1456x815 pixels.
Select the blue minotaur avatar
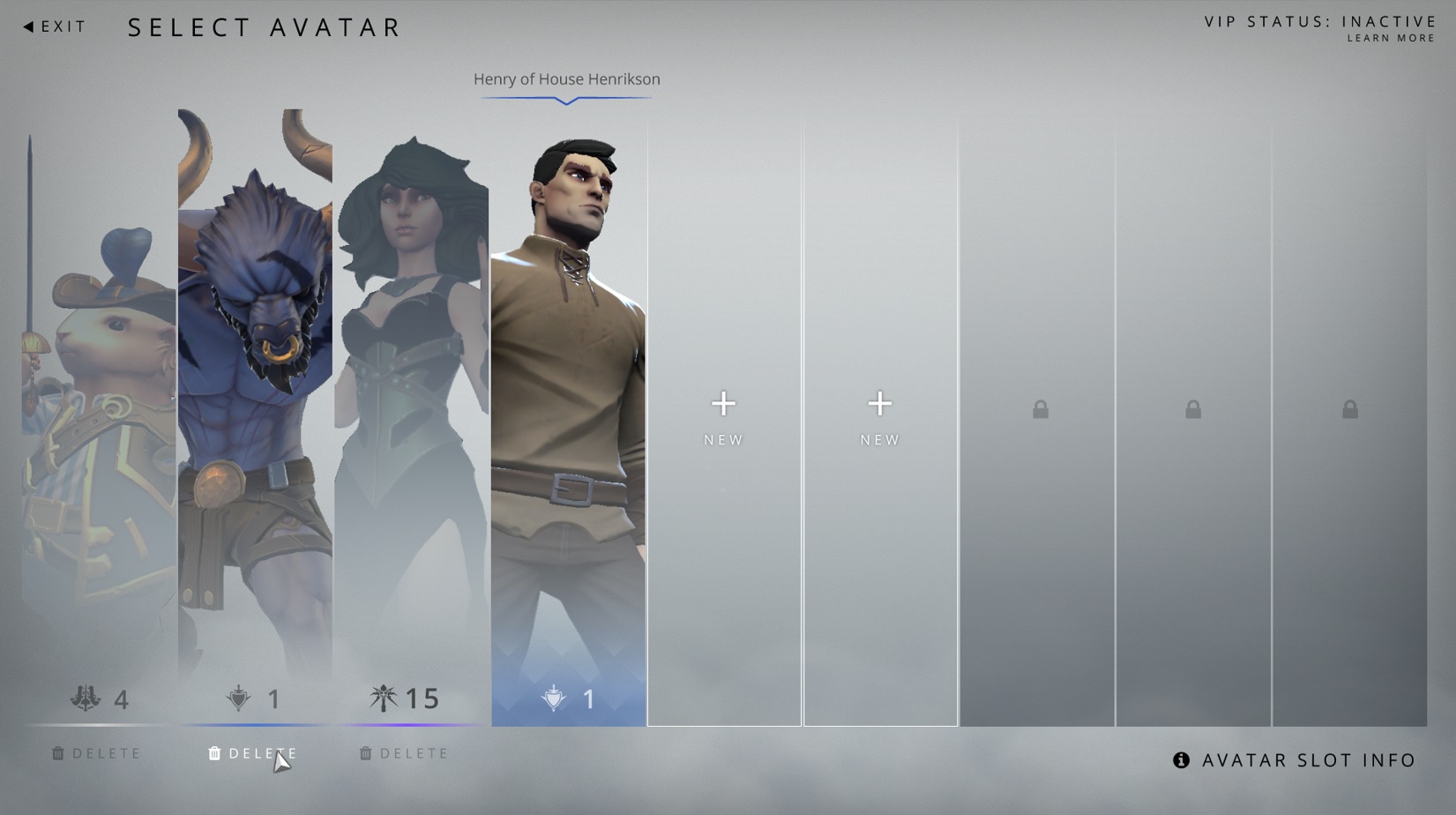pos(256,397)
